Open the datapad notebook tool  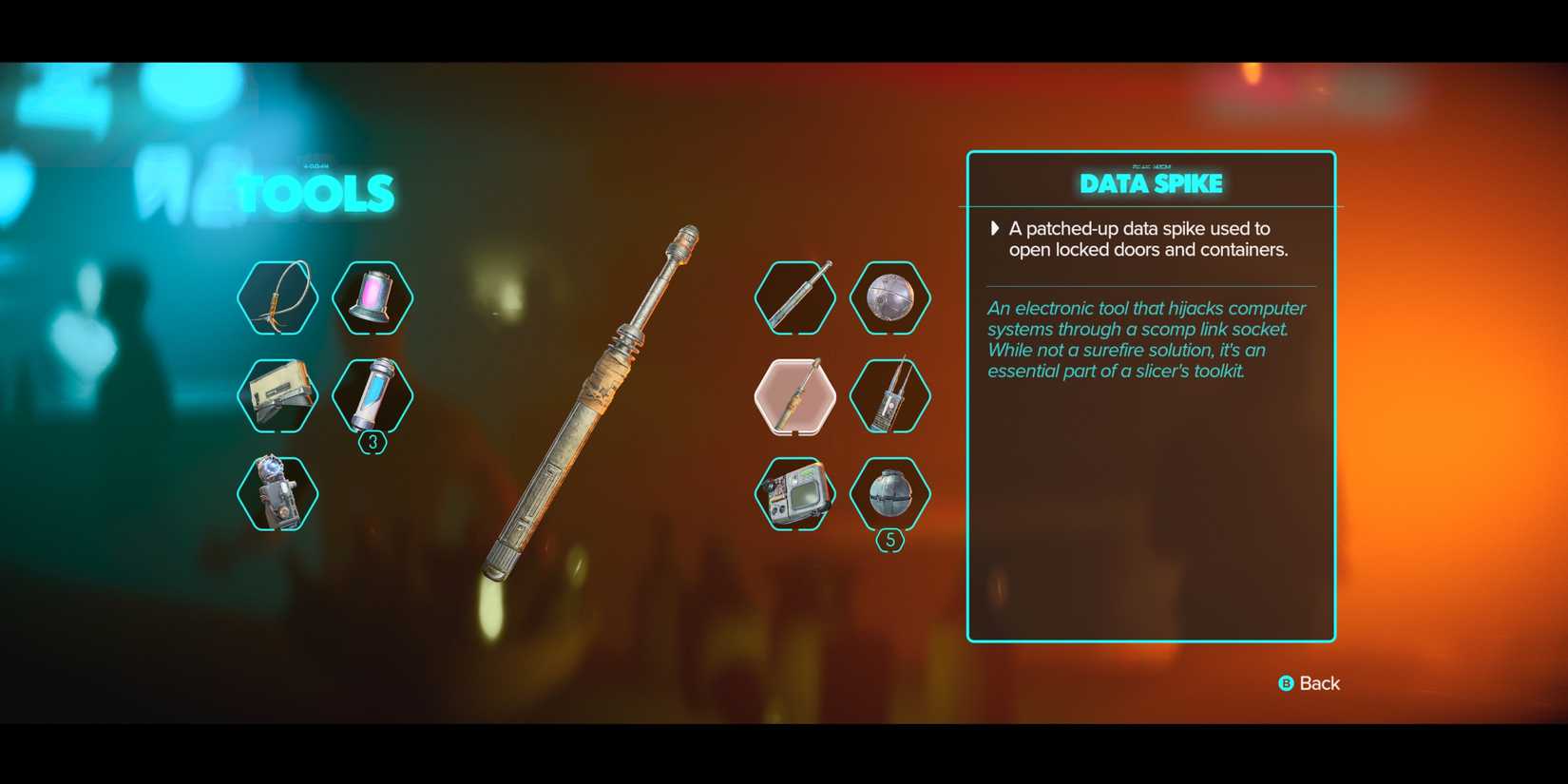tap(276, 395)
